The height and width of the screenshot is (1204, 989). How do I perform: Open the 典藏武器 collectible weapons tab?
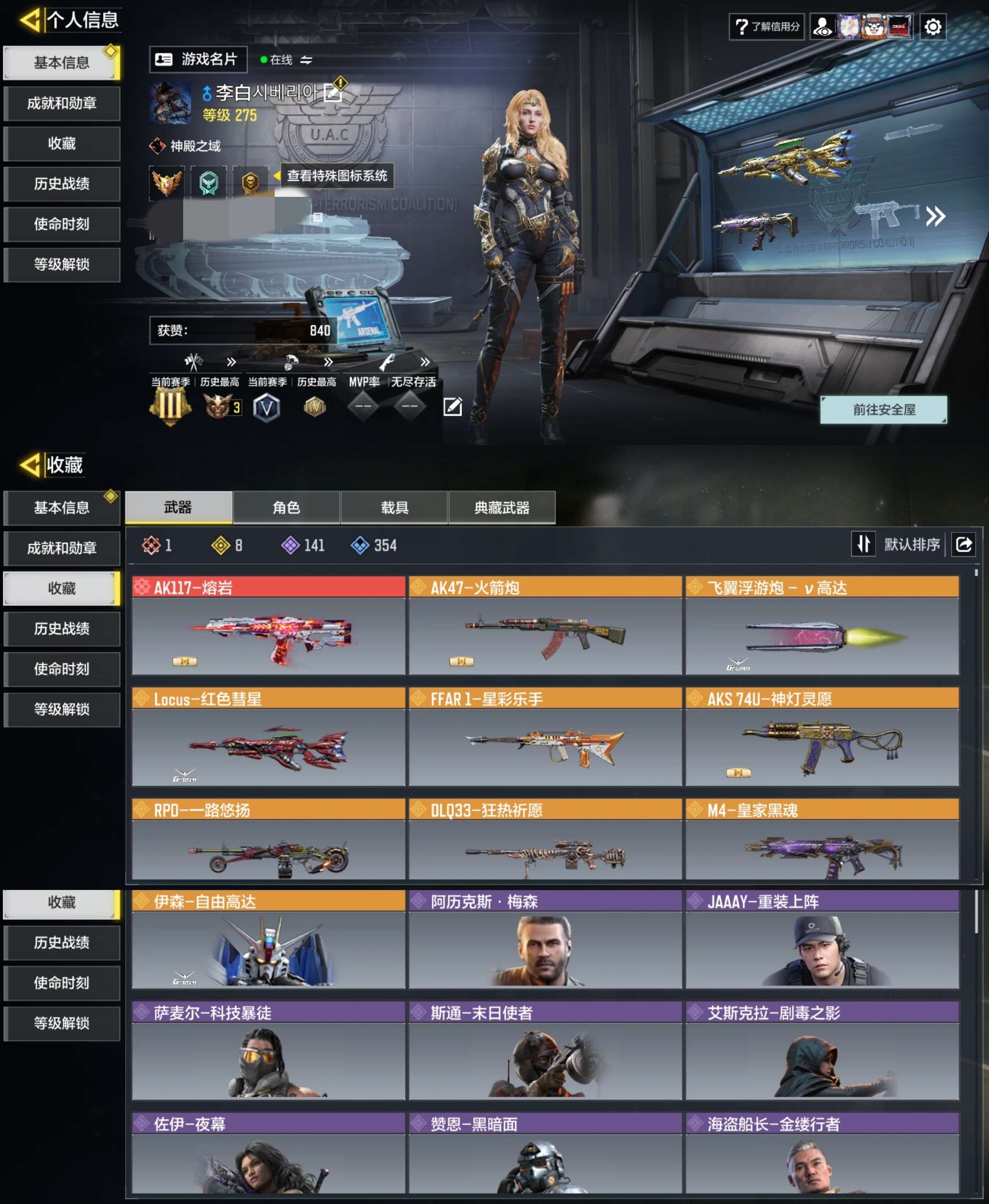click(502, 507)
